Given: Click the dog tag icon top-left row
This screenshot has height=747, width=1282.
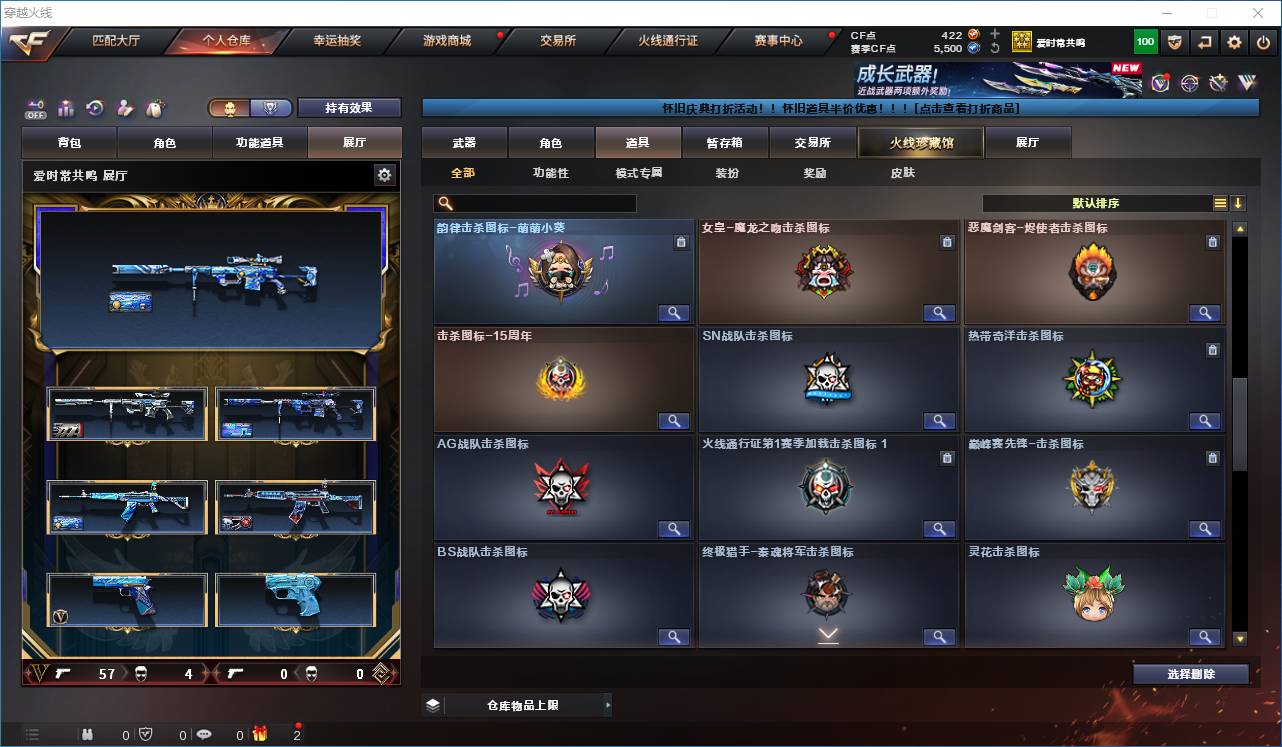Looking at the screenshot, I should 154,107.
